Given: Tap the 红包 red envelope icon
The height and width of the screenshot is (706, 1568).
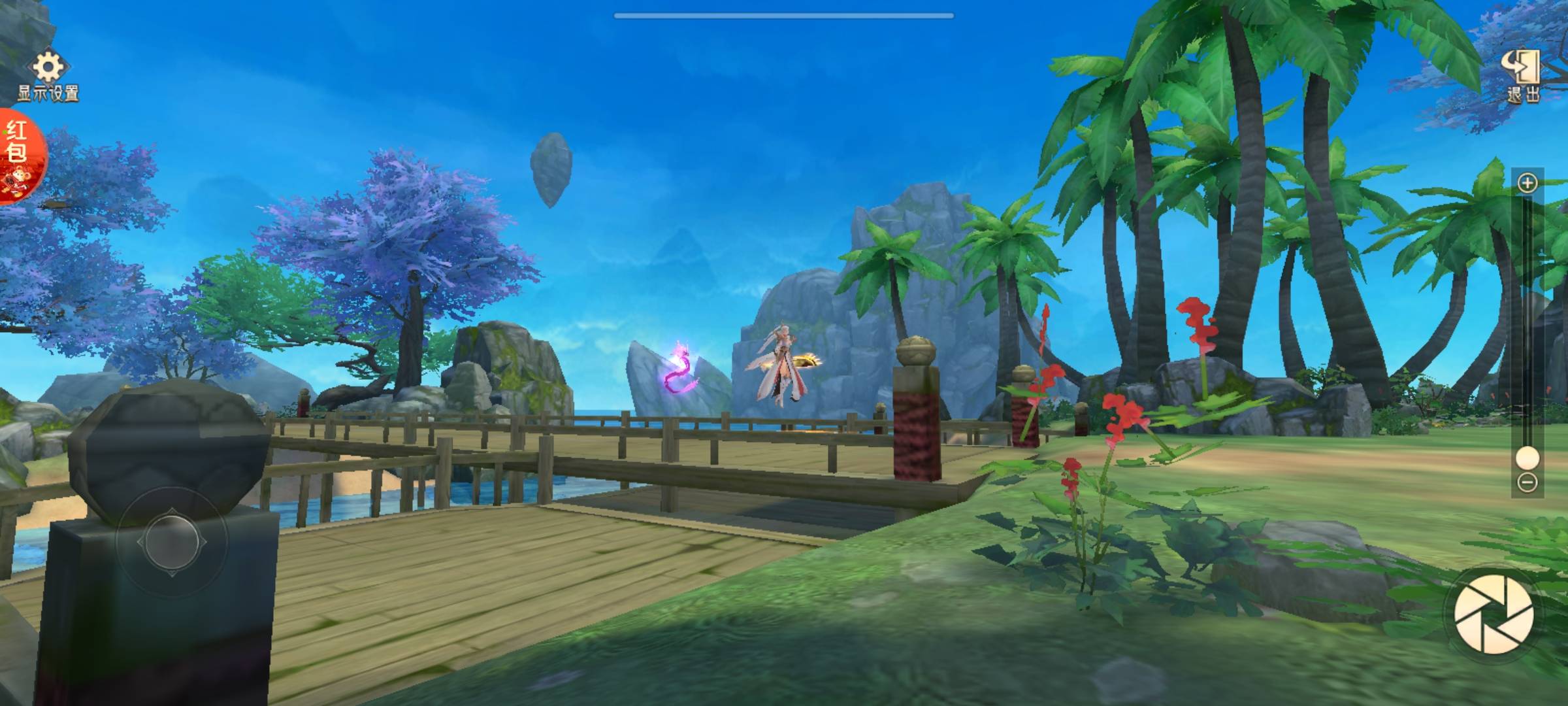Looking at the screenshot, I should (x=18, y=156).
